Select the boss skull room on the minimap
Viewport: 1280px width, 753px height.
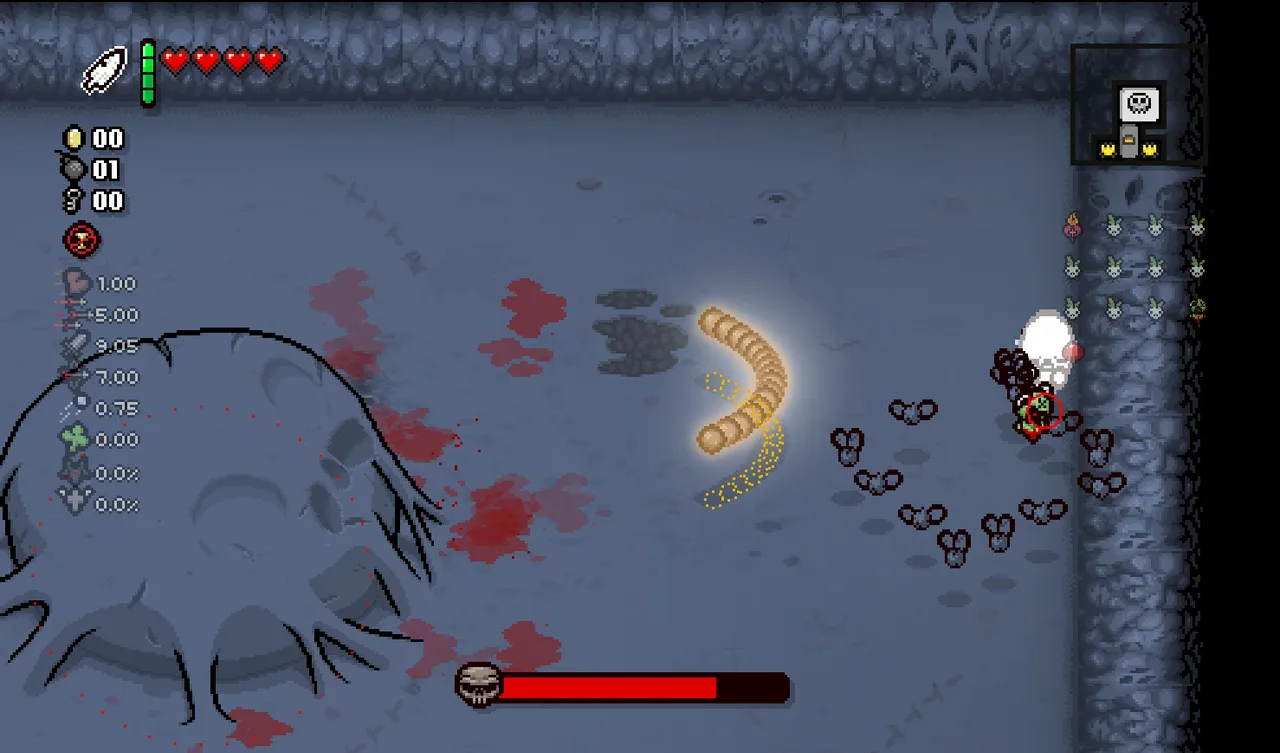[x=1138, y=102]
